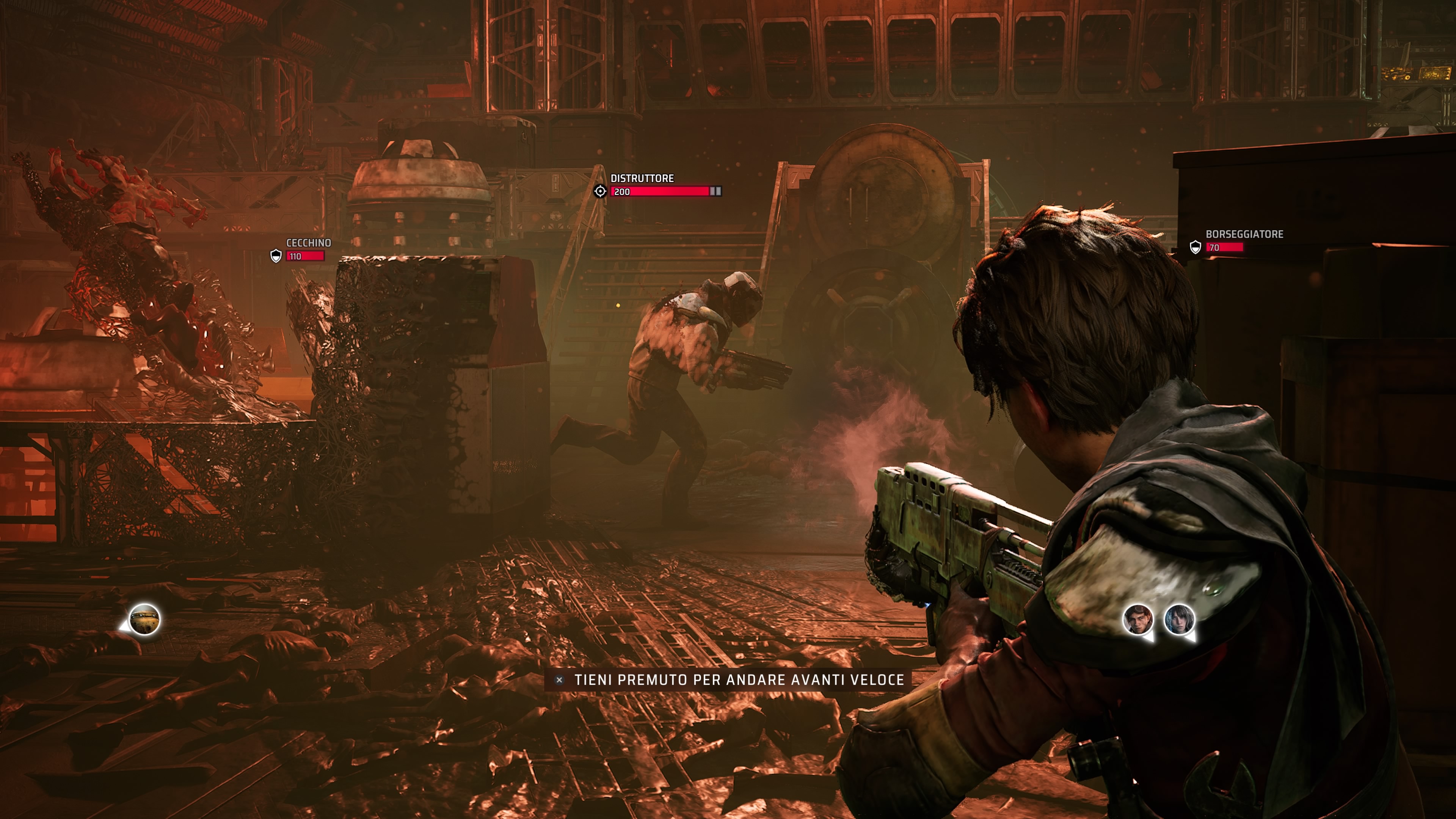Select the yellow robot portrait marker

tap(144, 620)
